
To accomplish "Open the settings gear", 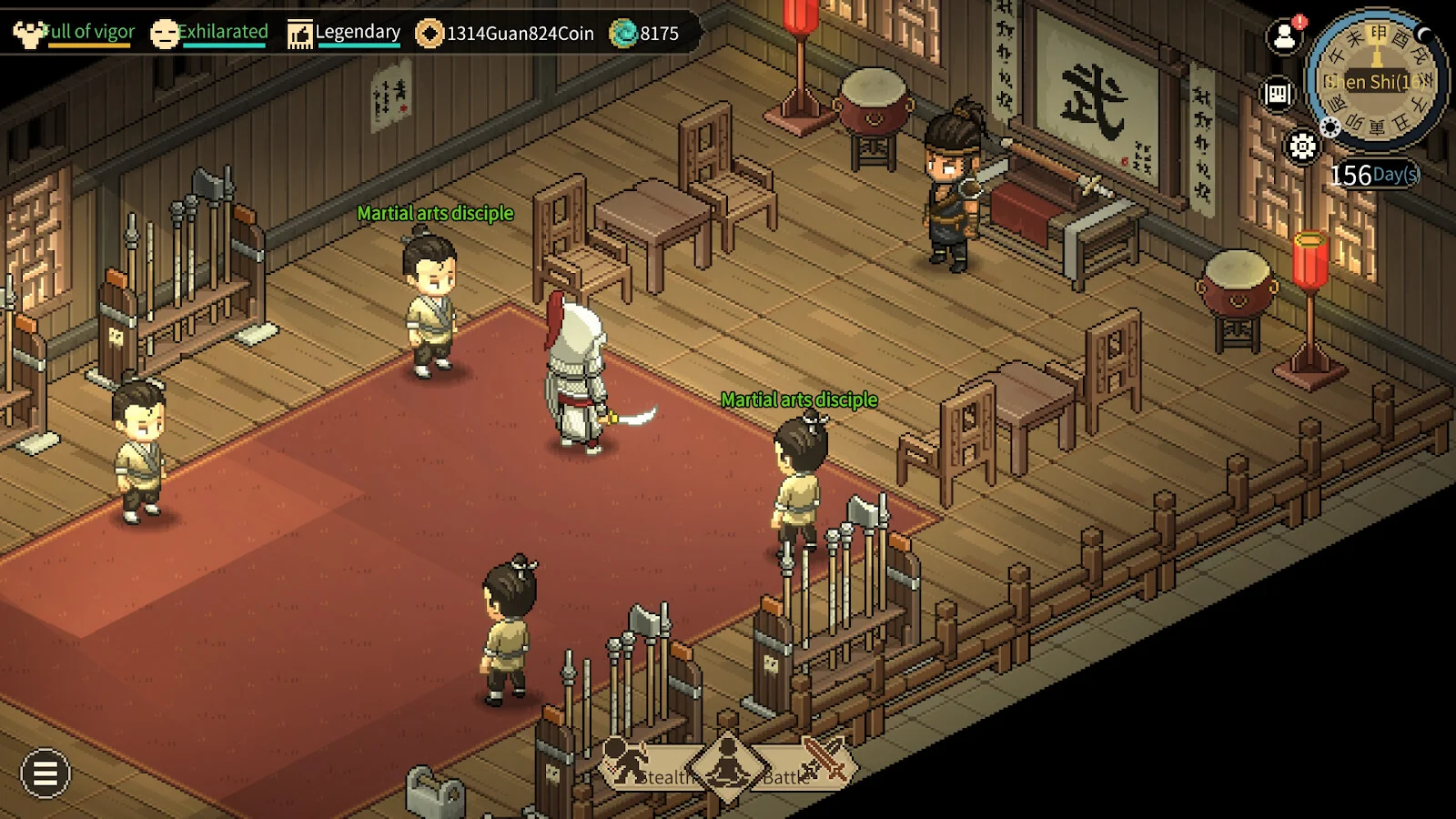I will (1302, 146).
